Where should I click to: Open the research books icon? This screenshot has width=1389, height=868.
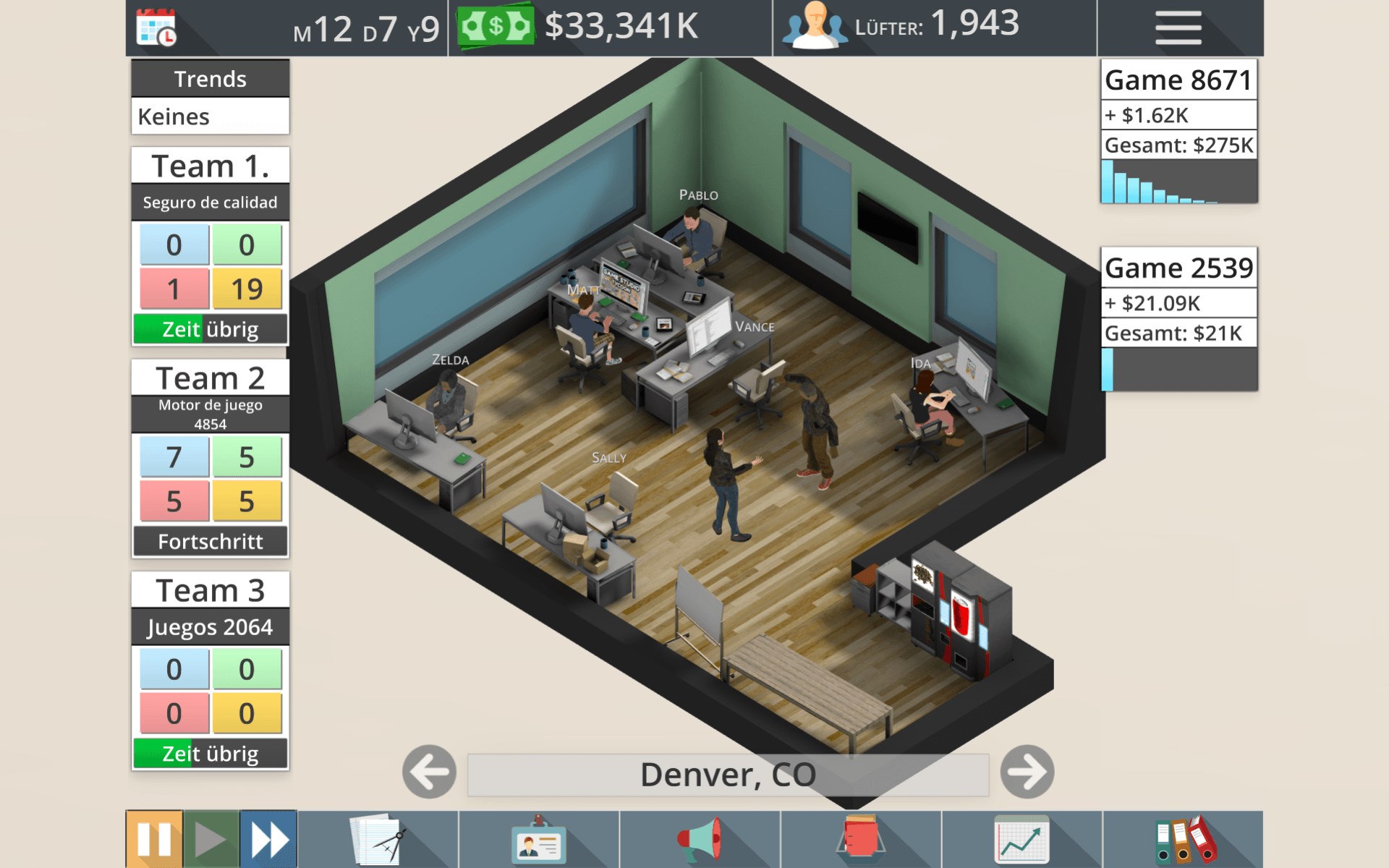[x=861, y=839]
